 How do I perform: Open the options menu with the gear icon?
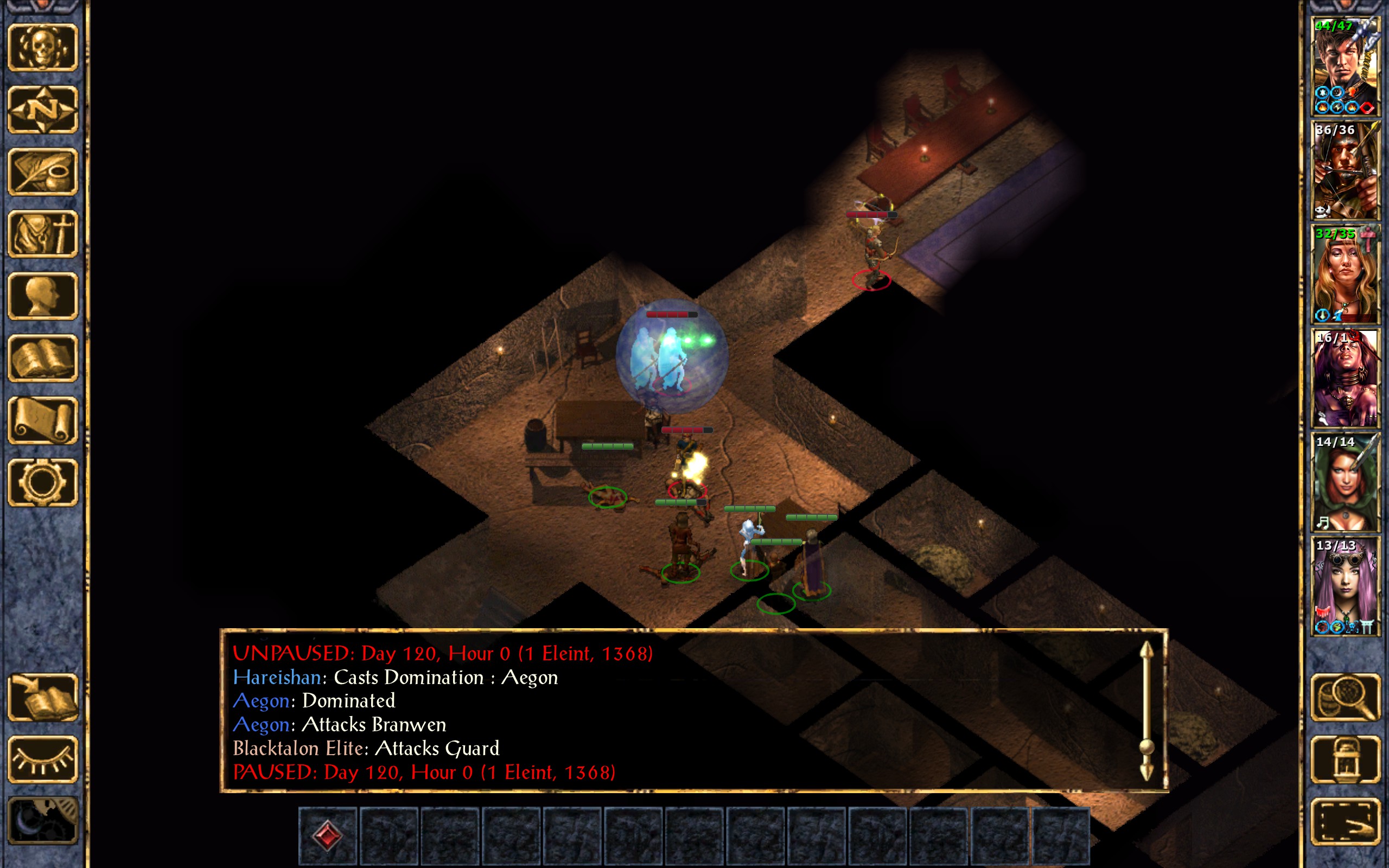click(x=42, y=482)
